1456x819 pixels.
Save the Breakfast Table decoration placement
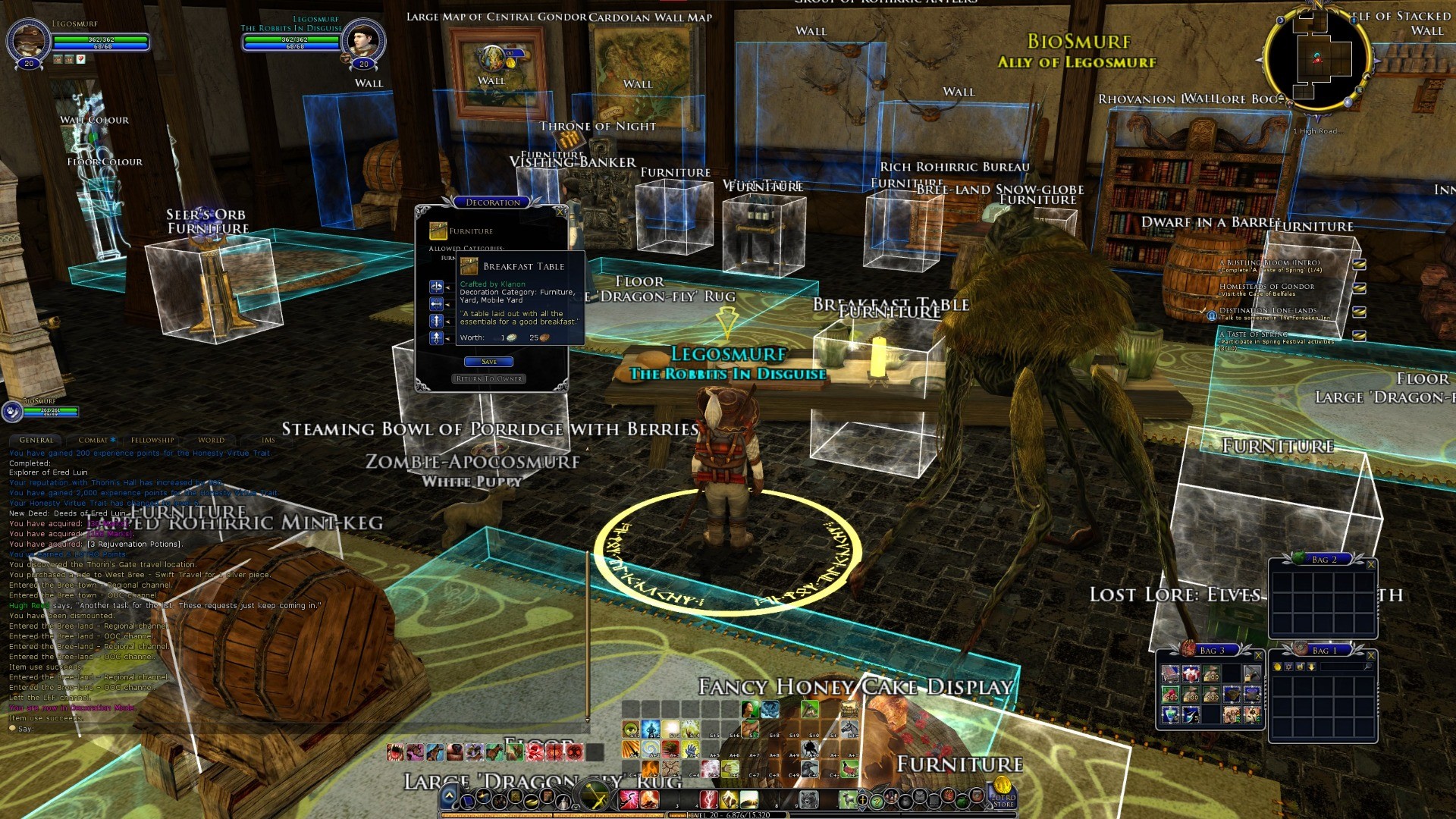[488, 362]
